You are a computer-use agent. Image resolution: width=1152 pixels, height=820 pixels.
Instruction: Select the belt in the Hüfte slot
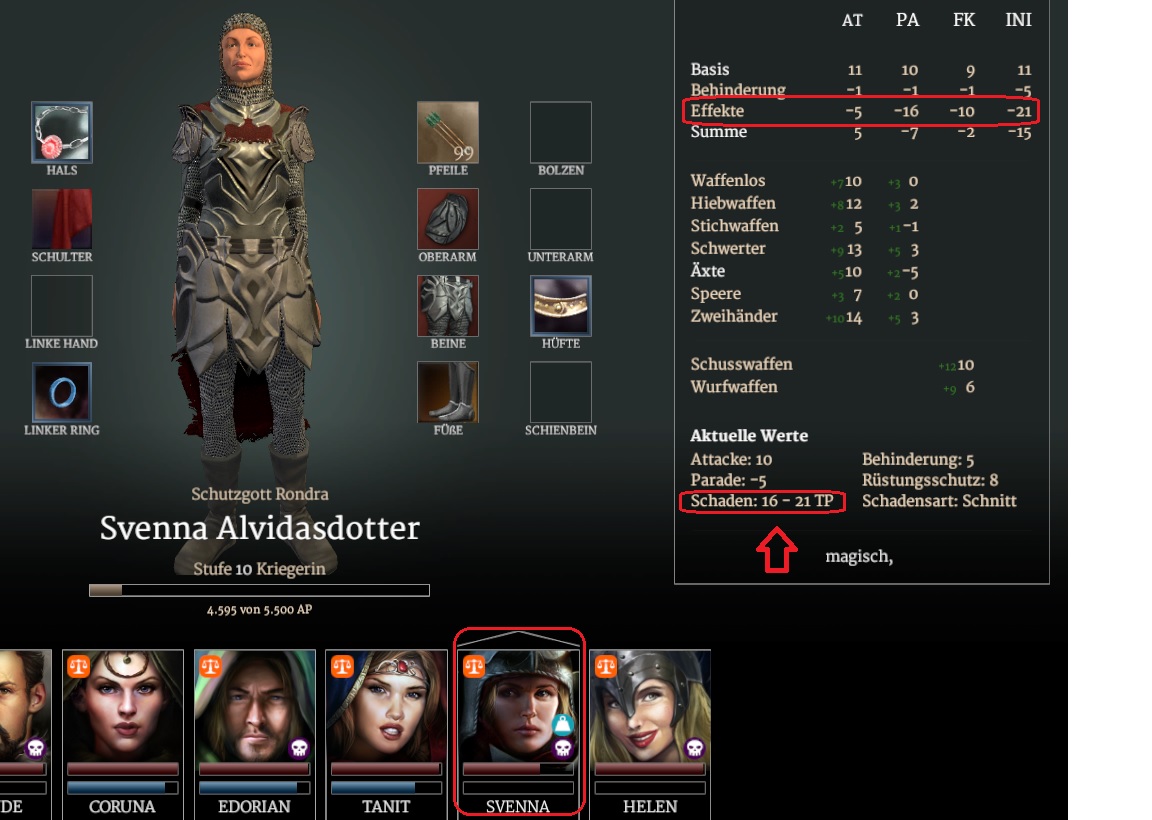tap(561, 306)
